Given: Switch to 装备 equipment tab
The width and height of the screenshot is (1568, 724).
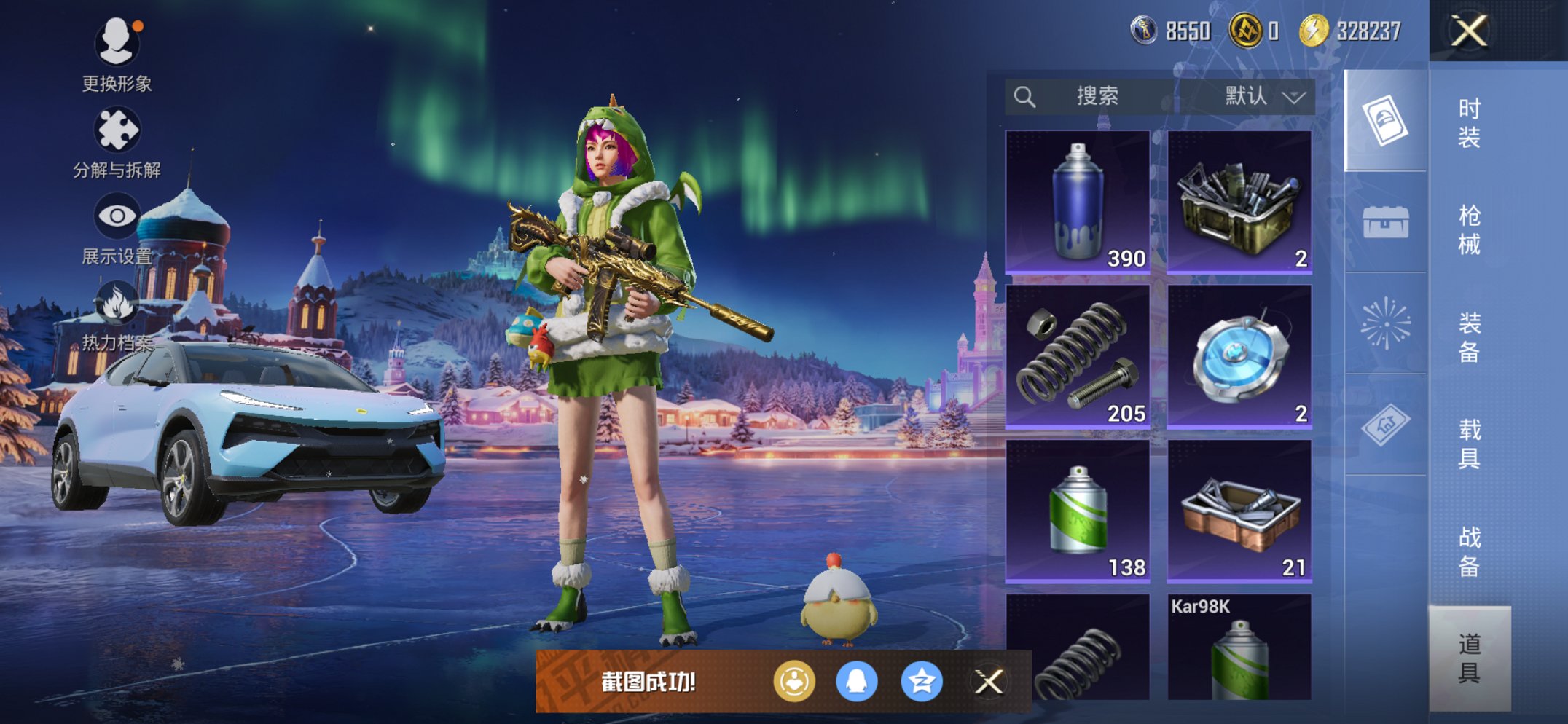Looking at the screenshot, I should [1469, 337].
